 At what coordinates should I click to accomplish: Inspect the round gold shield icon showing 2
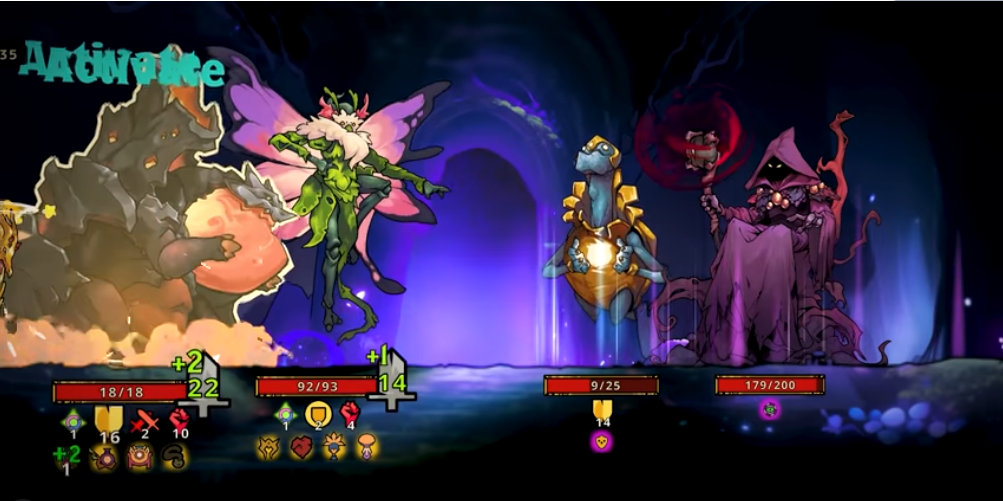(x=318, y=413)
